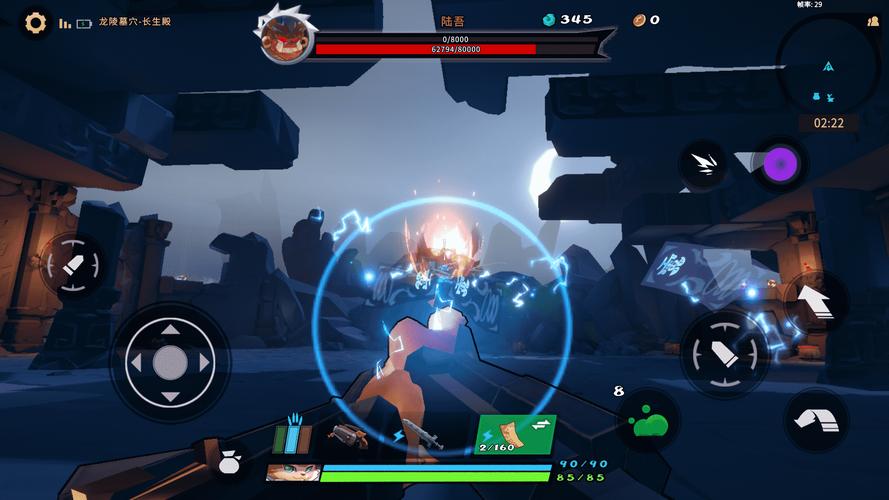Swap weapon via the green scroll slot
Viewport: 889px width, 500px height.
tap(515, 434)
